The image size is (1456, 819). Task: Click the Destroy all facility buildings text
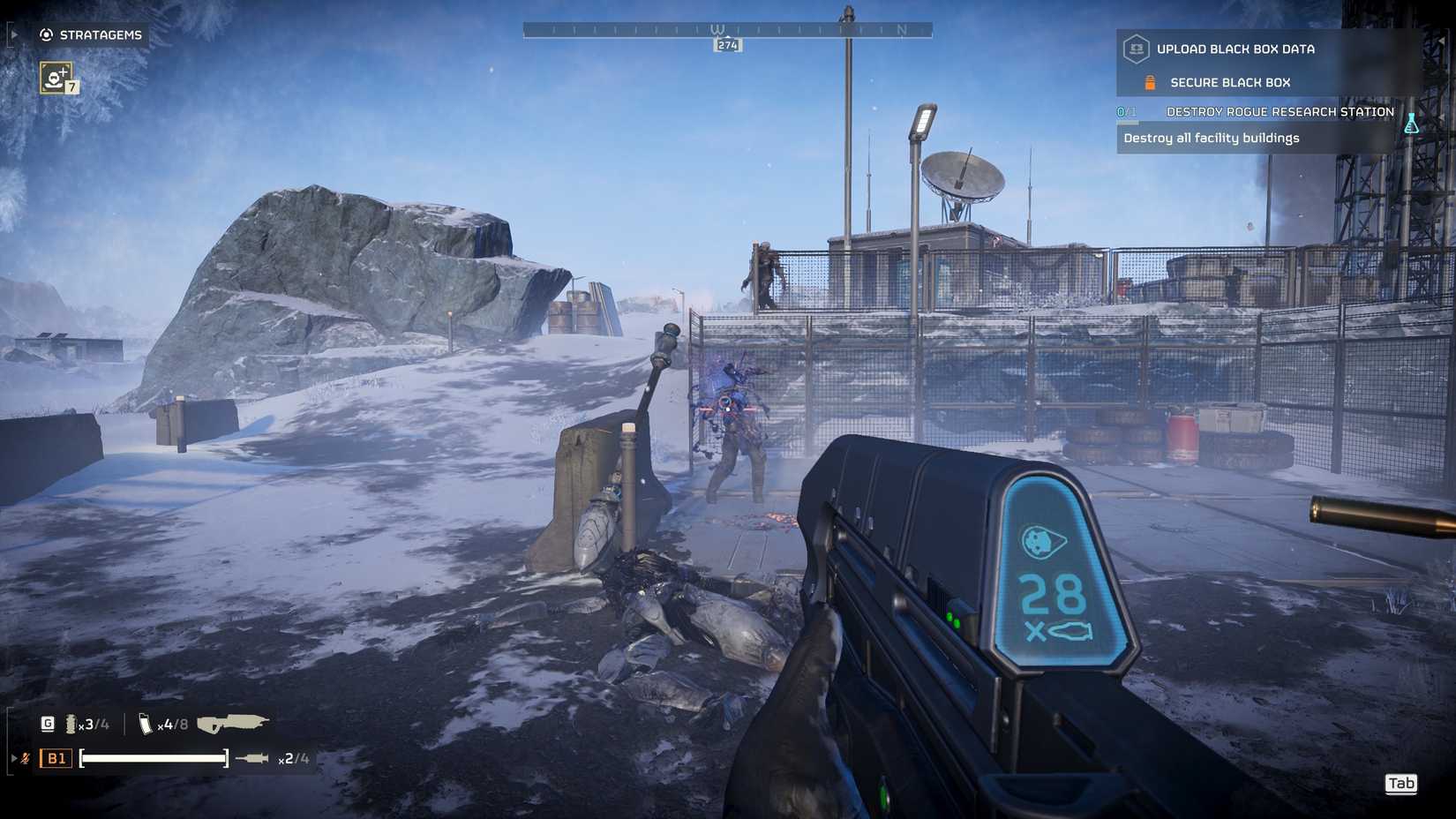coord(1212,139)
